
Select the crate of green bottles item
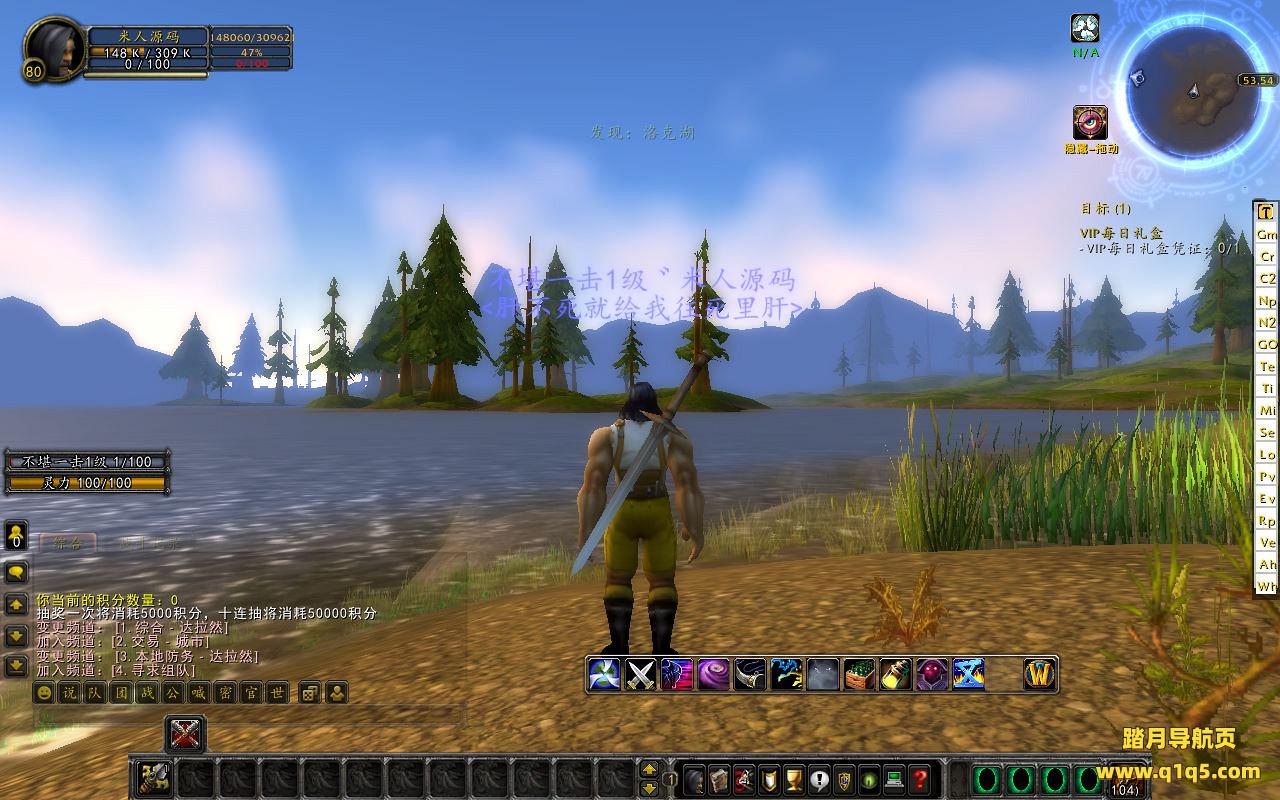[x=859, y=675]
